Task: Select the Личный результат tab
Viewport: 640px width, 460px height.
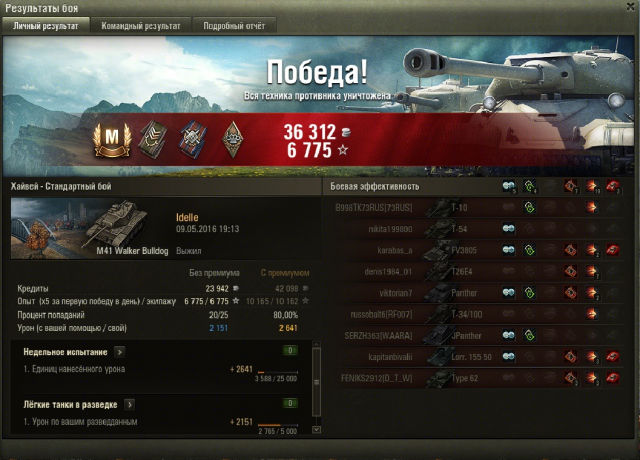Action: [x=47, y=25]
